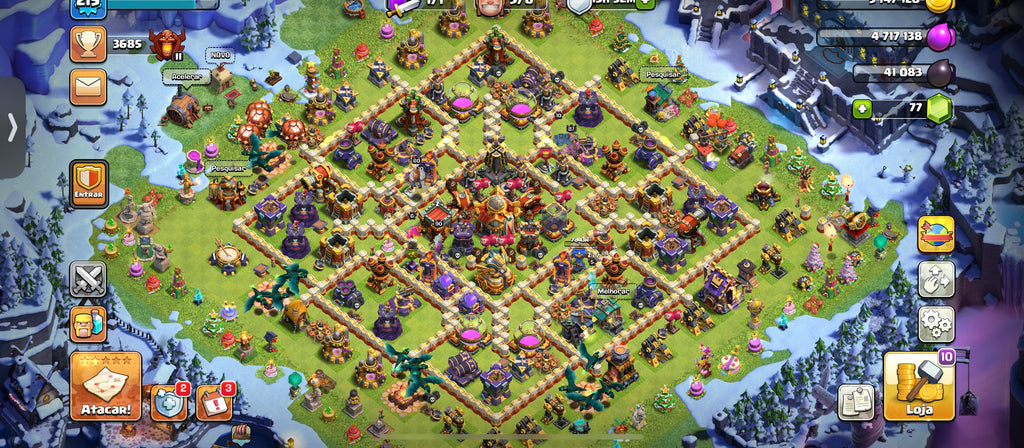Screen dimensions: 1024x448
Task: Open the blue shield icon with badge 2
Action: pos(168,402)
